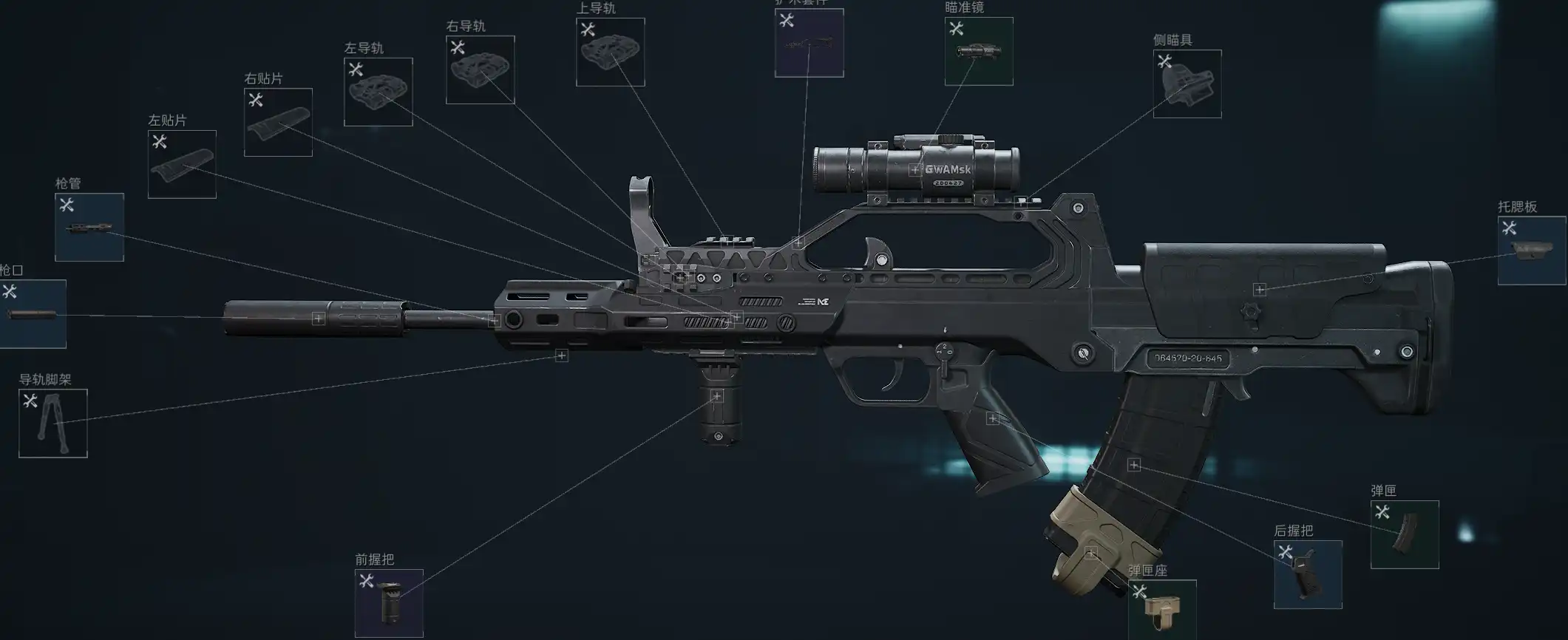The image size is (1568, 640).
Task: Select the 上导轨 top rail slot
Action: click(610, 52)
